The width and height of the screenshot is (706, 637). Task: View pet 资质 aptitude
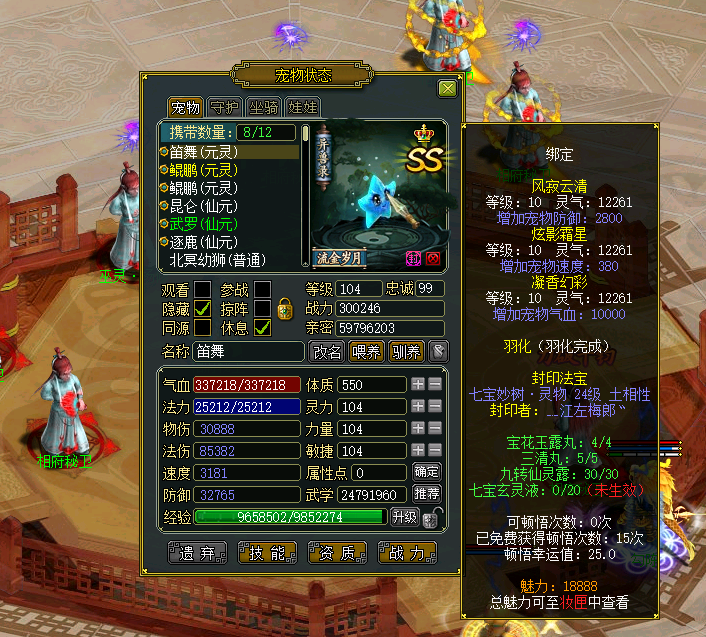[x=338, y=553]
